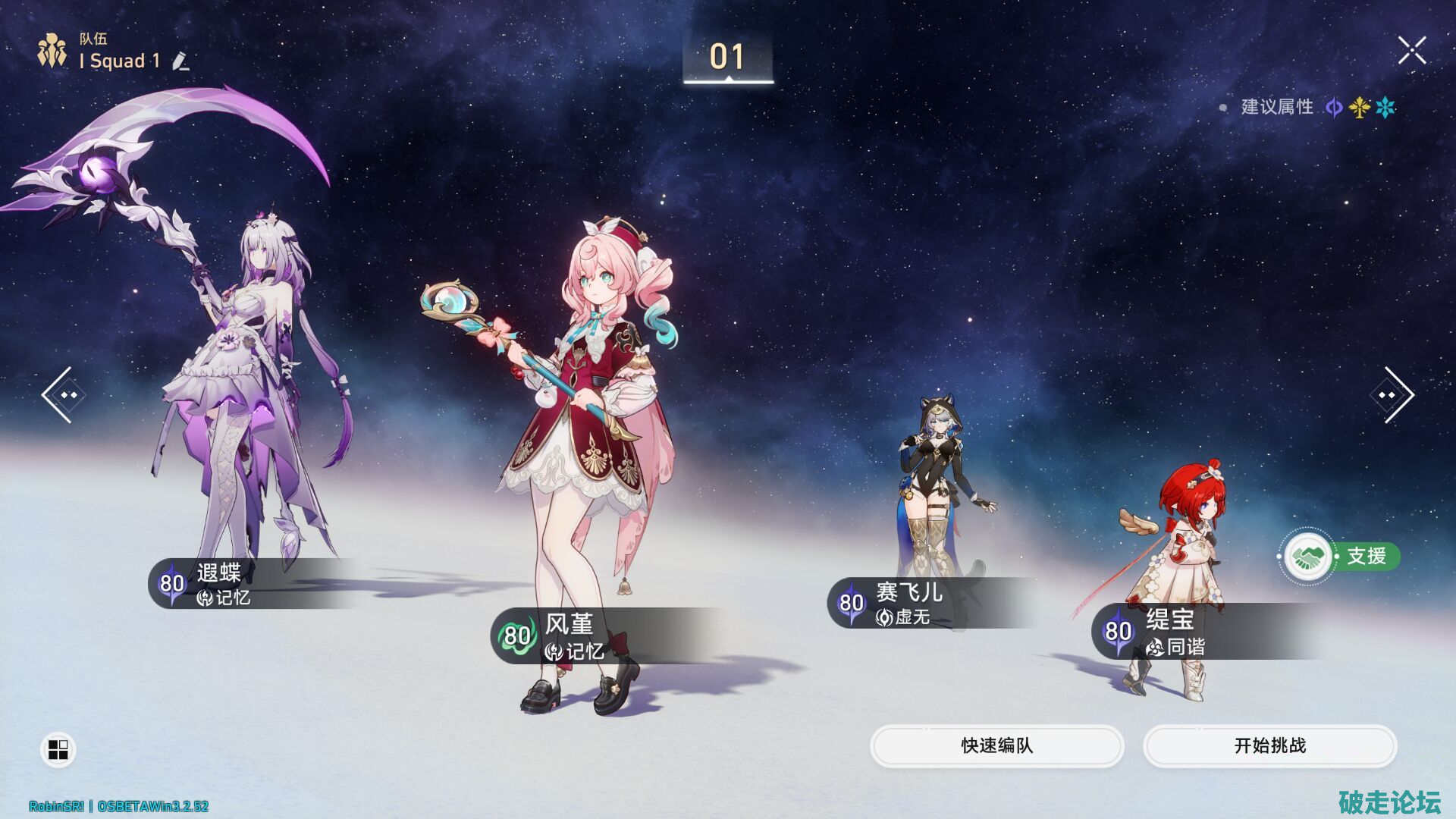The height and width of the screenshot is (819, 1456).
Task: Switch to the next squad with right arrow
Action: pos(1395,395)
